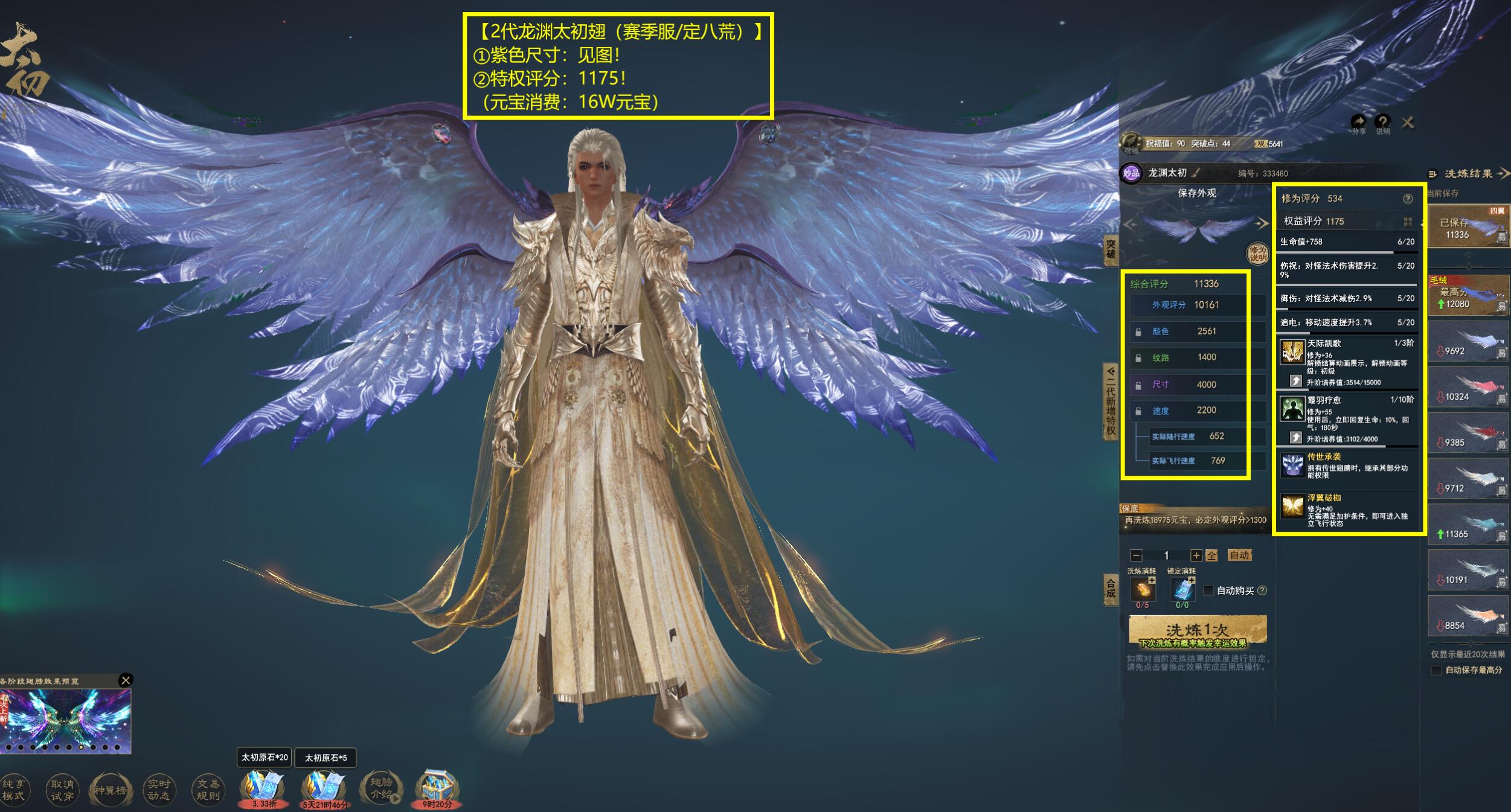Screen dimensions: 1511x812
Task: Open the 交易规则 trading rules
Action: click(208, 790)
